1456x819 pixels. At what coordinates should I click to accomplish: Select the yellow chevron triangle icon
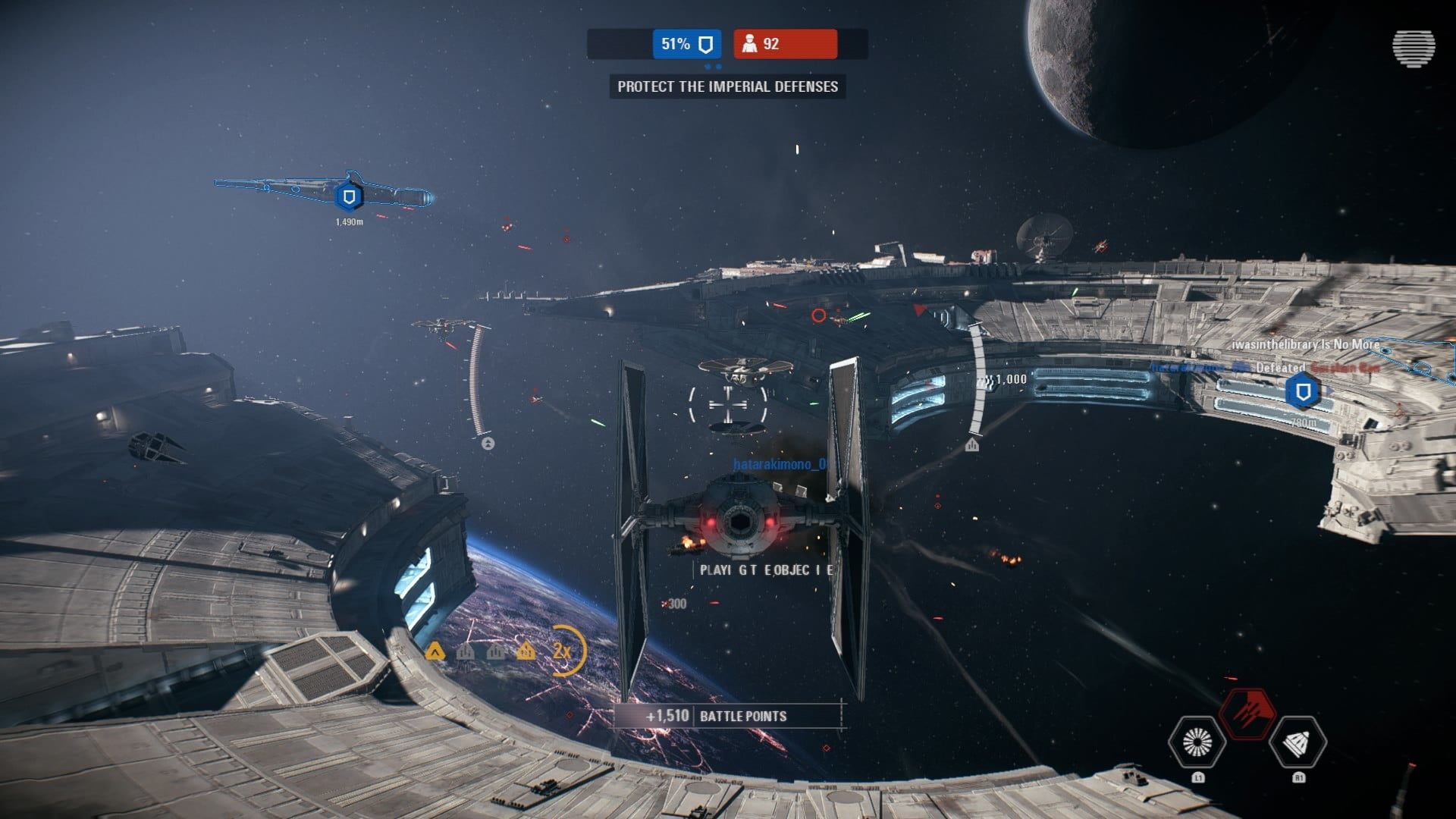click(435, 651)
